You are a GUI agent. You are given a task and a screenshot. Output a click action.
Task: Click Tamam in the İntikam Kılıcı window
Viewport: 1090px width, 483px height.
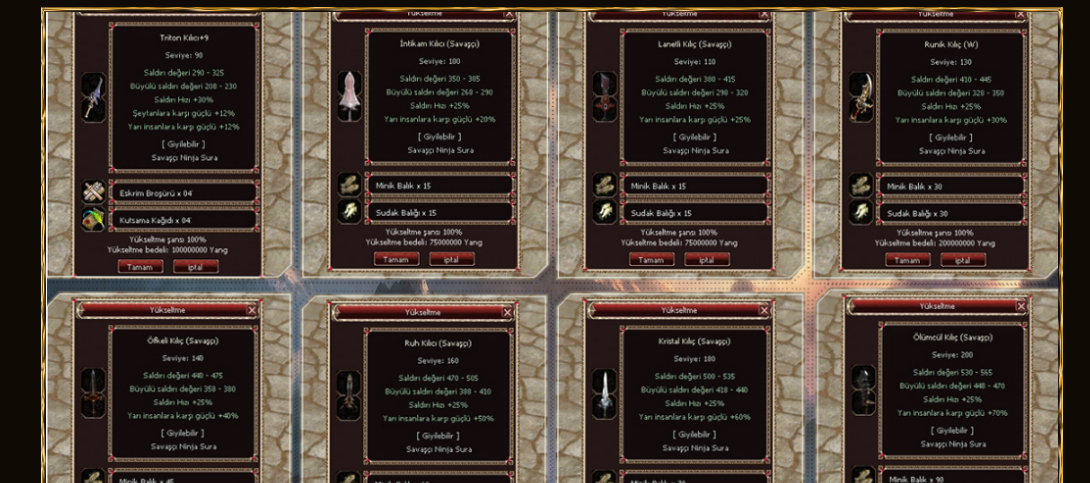(x=396, y=259)
